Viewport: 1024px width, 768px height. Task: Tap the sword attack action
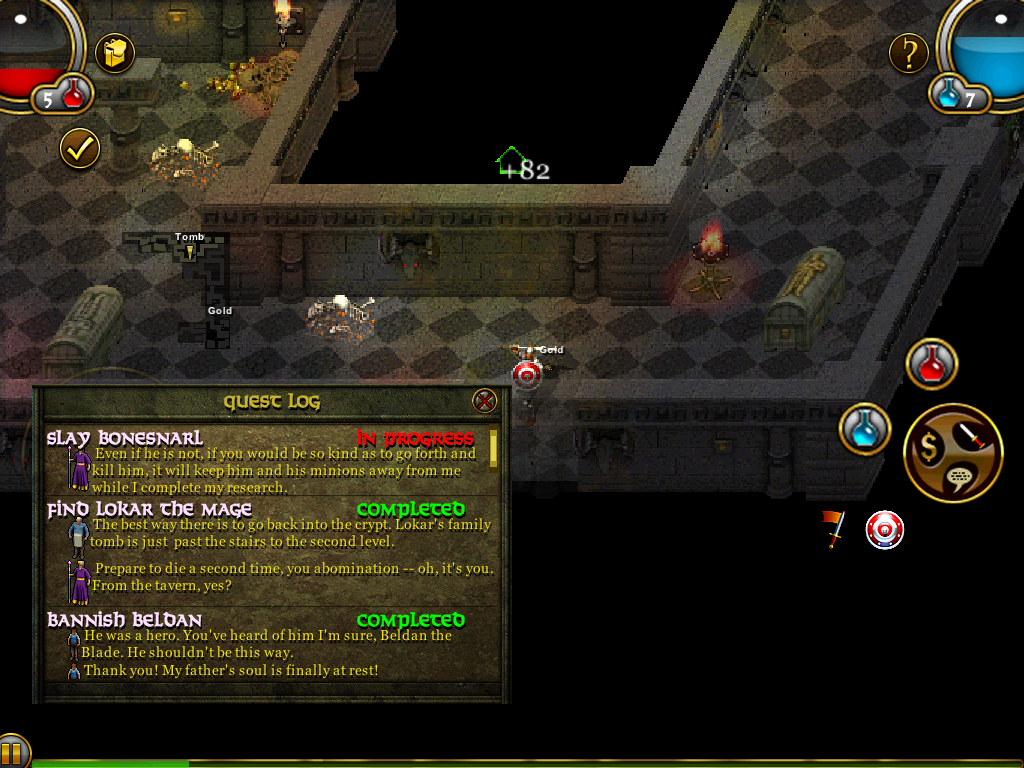point(971,434)
